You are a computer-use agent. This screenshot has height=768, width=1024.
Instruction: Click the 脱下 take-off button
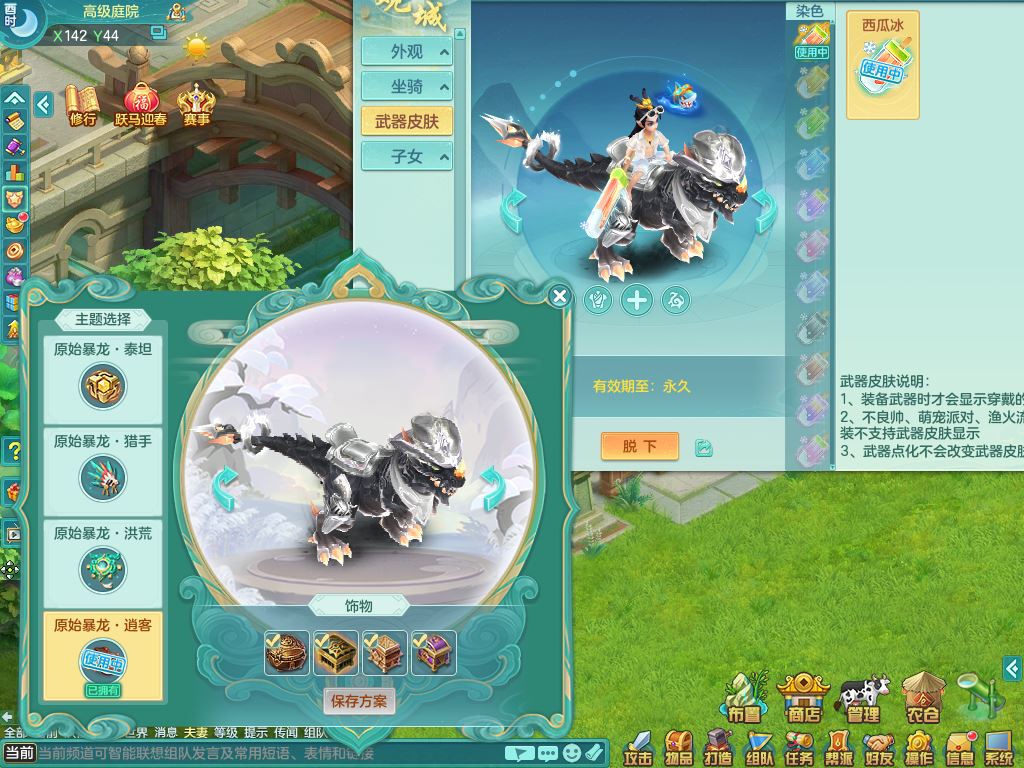pos(639,446)
